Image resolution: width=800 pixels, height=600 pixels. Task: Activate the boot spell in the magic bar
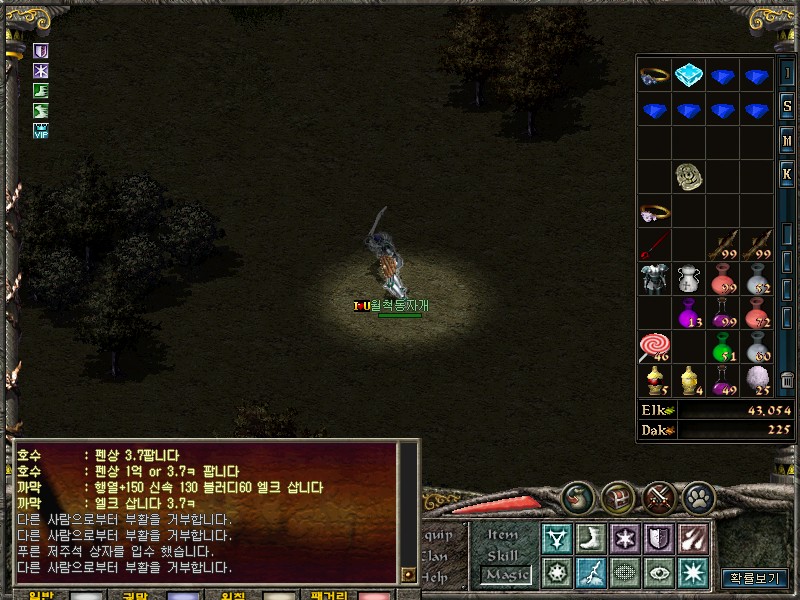click(x=590, y=539)
